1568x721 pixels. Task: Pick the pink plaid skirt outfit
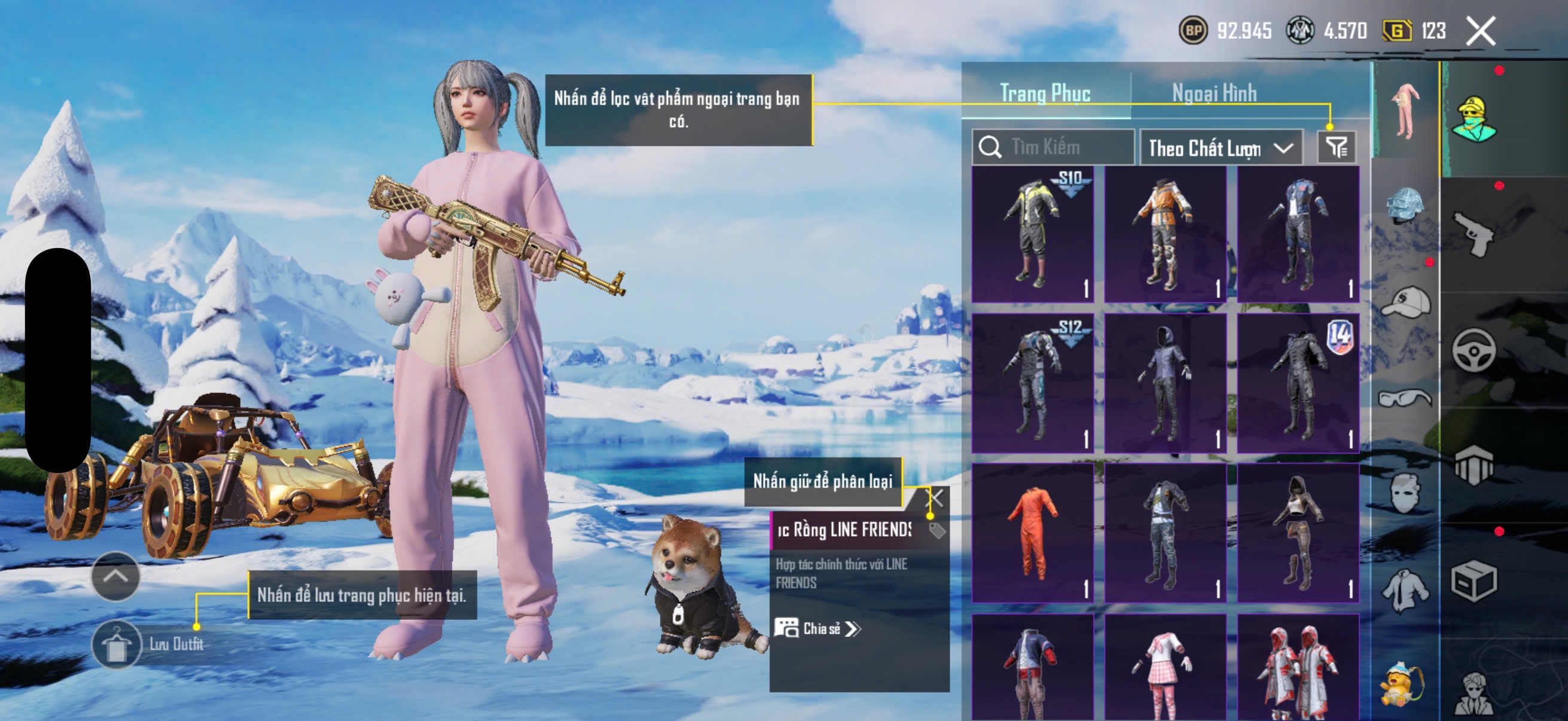coord(1165,668)
